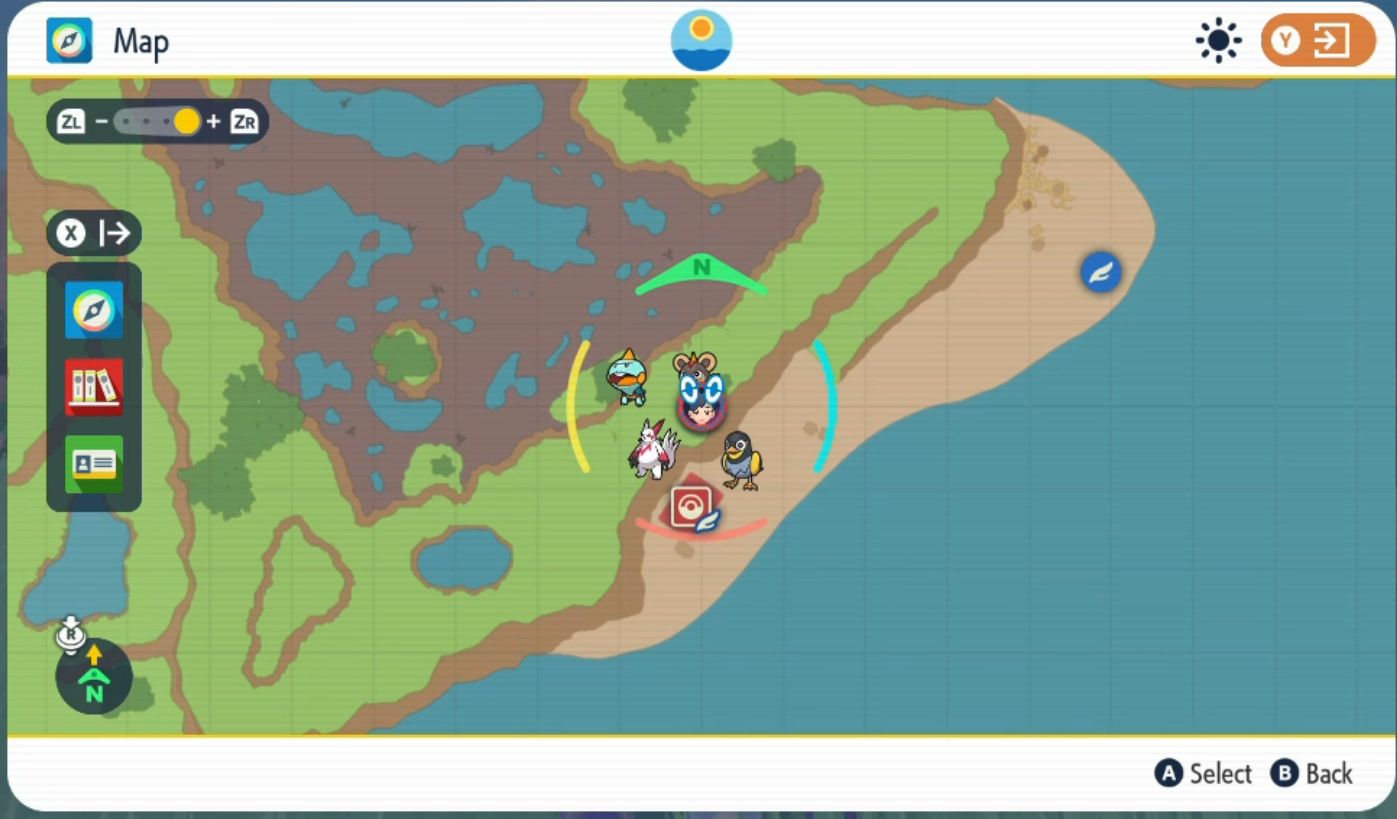Click the yellow zoom slider handle

point(185,121)
